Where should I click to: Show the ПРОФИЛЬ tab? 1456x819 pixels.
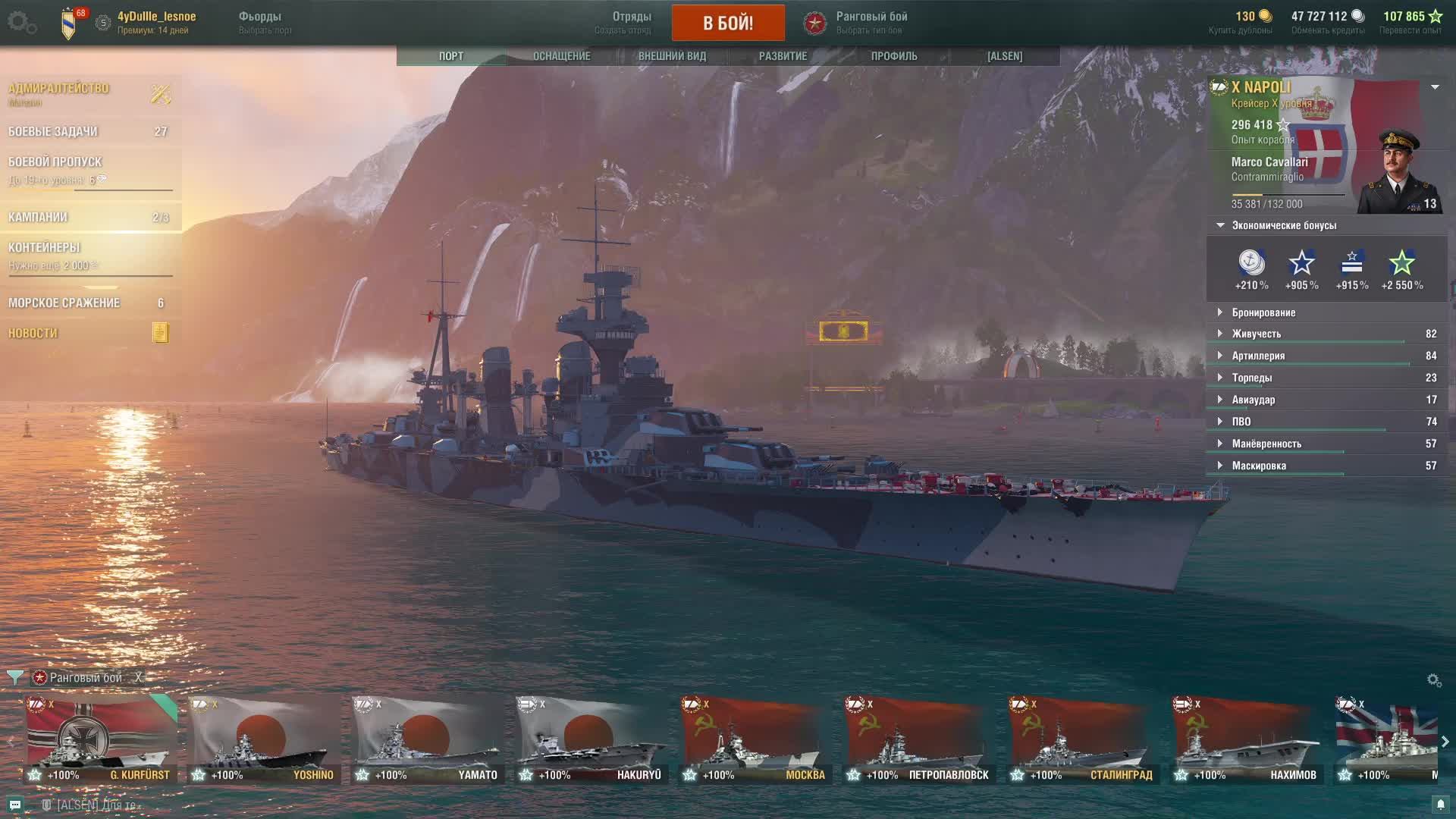(893, 56)
